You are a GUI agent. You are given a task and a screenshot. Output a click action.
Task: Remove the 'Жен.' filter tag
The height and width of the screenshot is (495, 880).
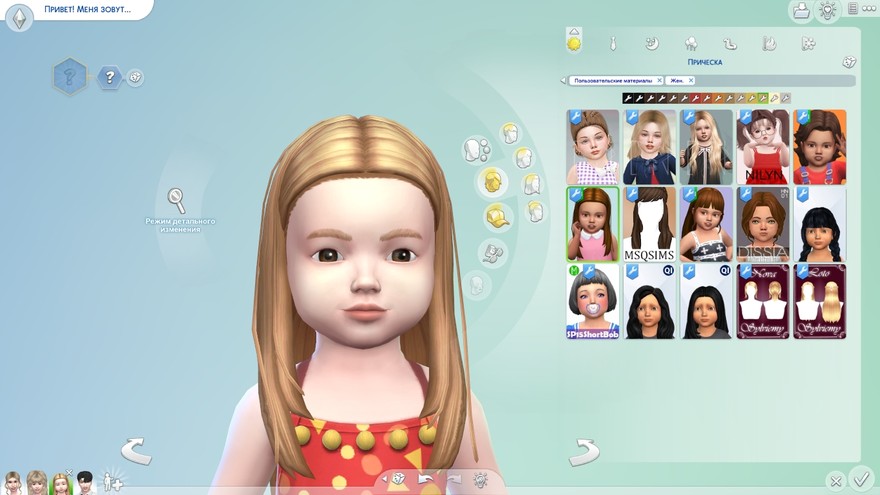click(690, 80)
